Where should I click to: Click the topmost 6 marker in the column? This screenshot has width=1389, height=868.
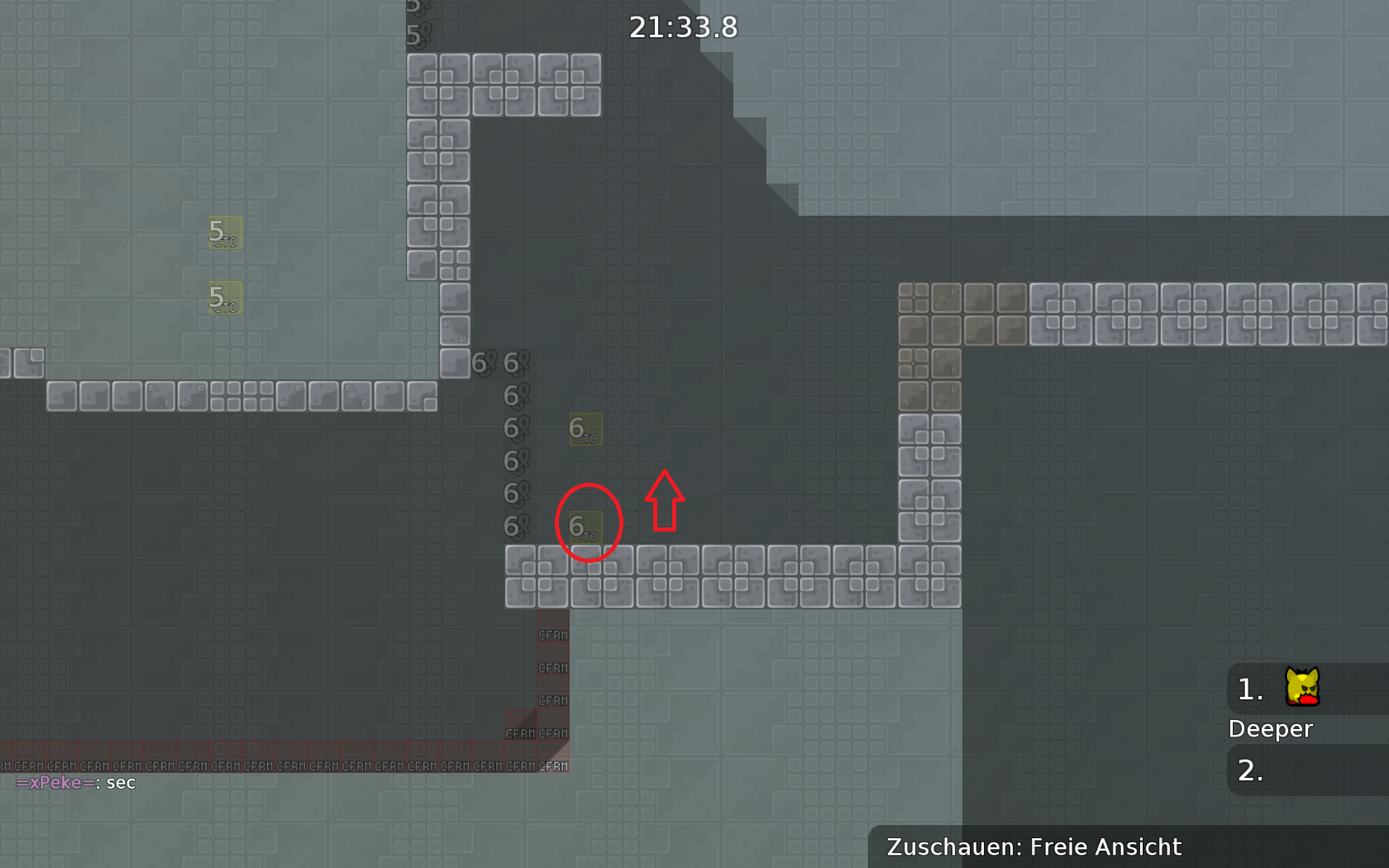tap(513, 363)
